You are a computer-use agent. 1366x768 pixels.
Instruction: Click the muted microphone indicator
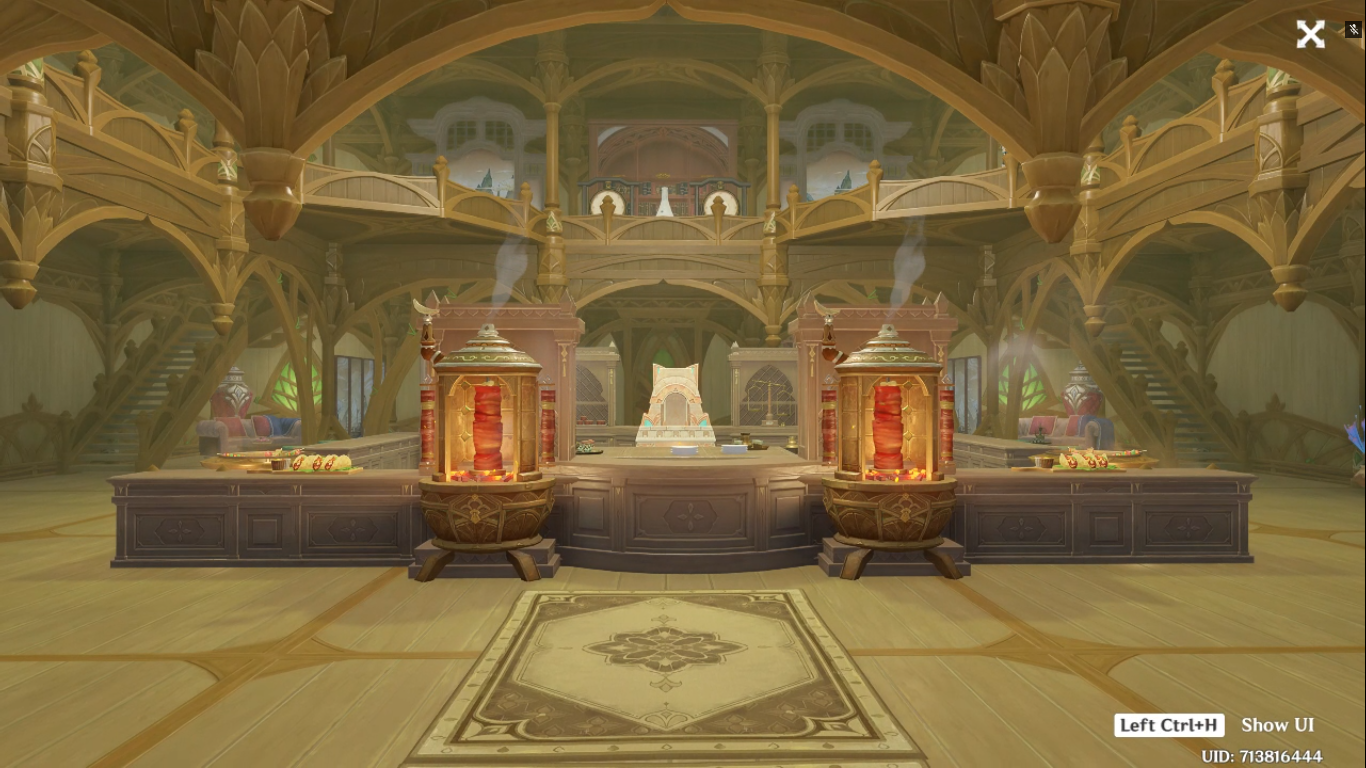pos(1352,30)
